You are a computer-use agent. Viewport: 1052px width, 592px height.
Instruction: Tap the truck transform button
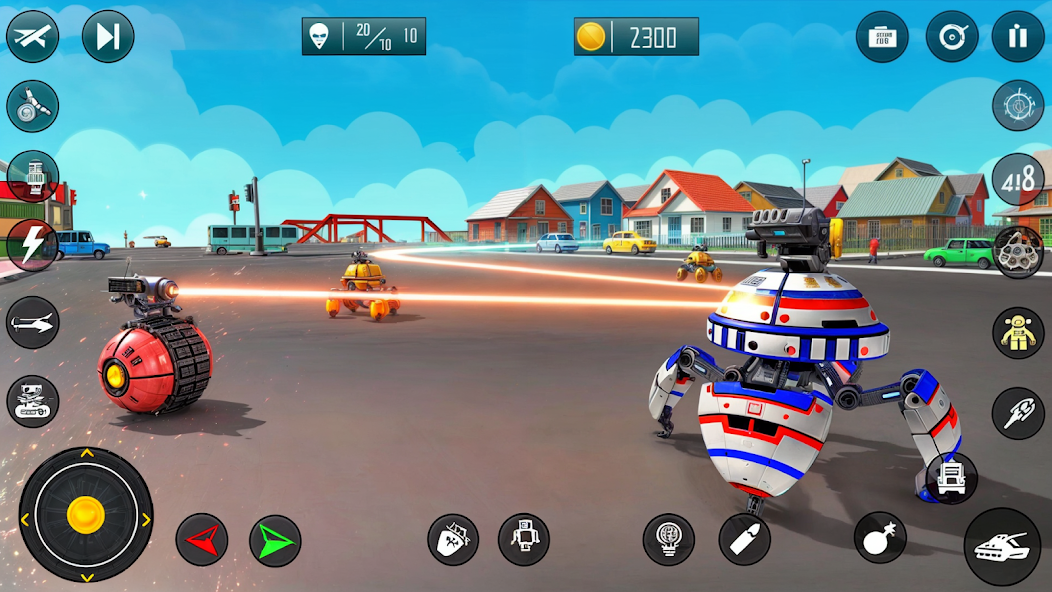click(x=951, y=478)
